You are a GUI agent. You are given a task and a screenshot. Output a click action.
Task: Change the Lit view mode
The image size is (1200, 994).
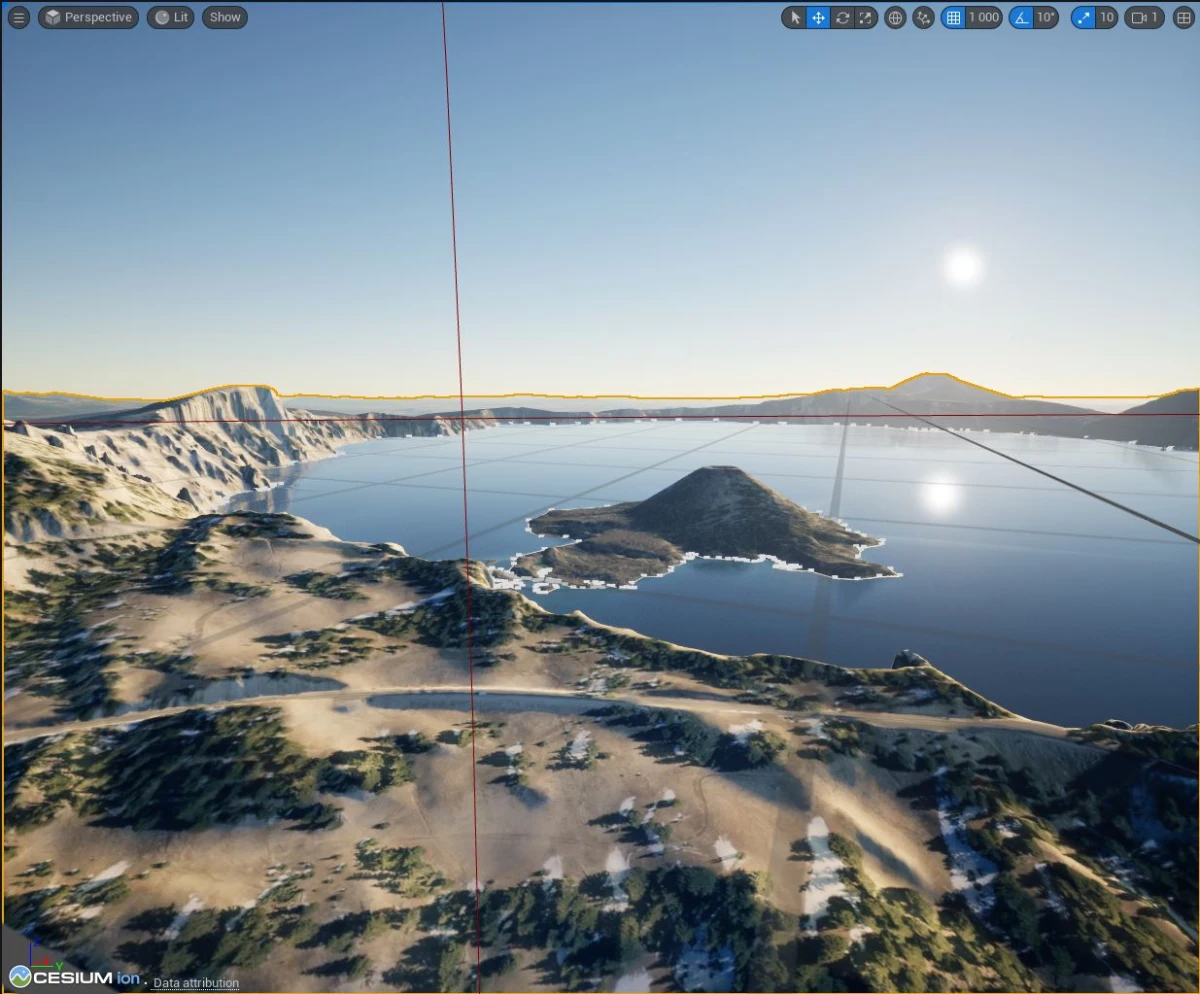point(171,17)
